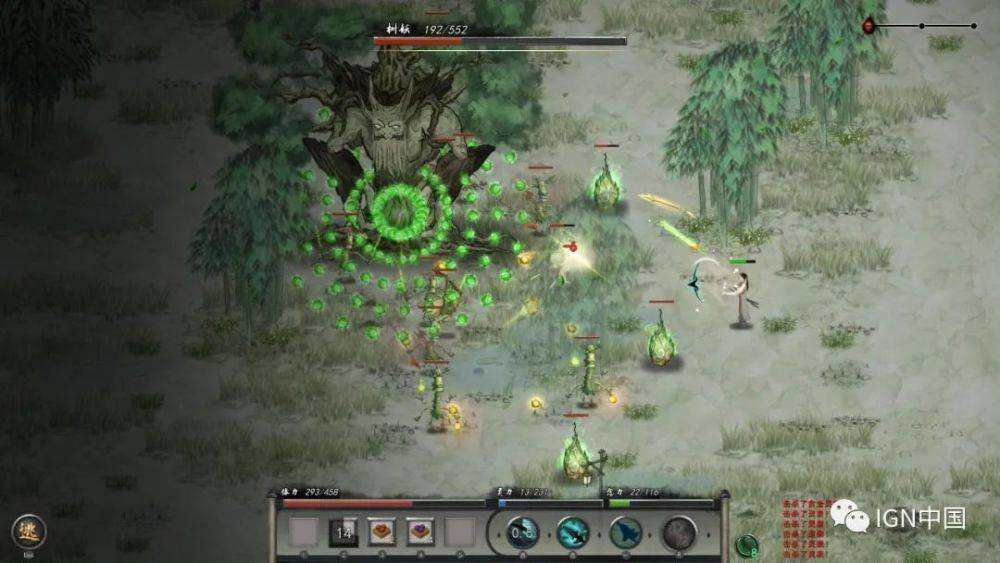Image resolution: width=1000 pixels, height=563 pixels.
Task: Activate the dark blue bird skill
Action: click(626, 532)
